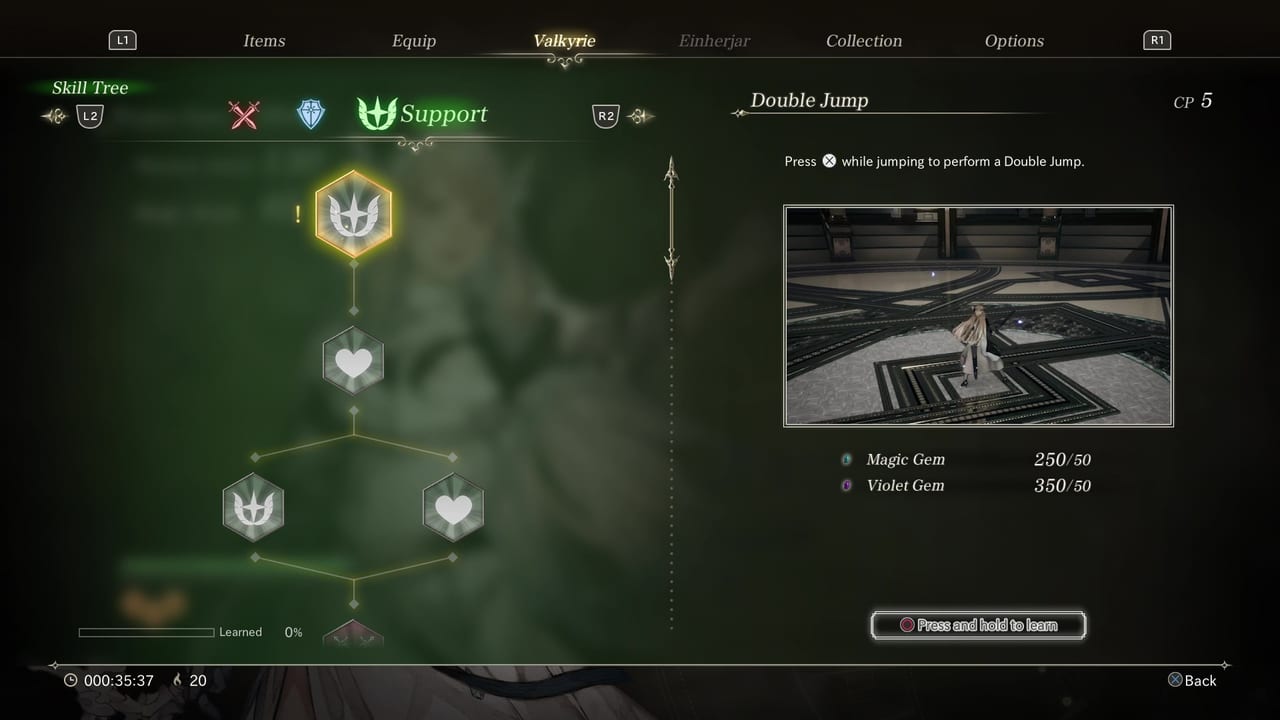Toggle the exclamation-marked new skill notification
Image resolution: width=1280 pixels, height=720 pixels.
point(297,213)
